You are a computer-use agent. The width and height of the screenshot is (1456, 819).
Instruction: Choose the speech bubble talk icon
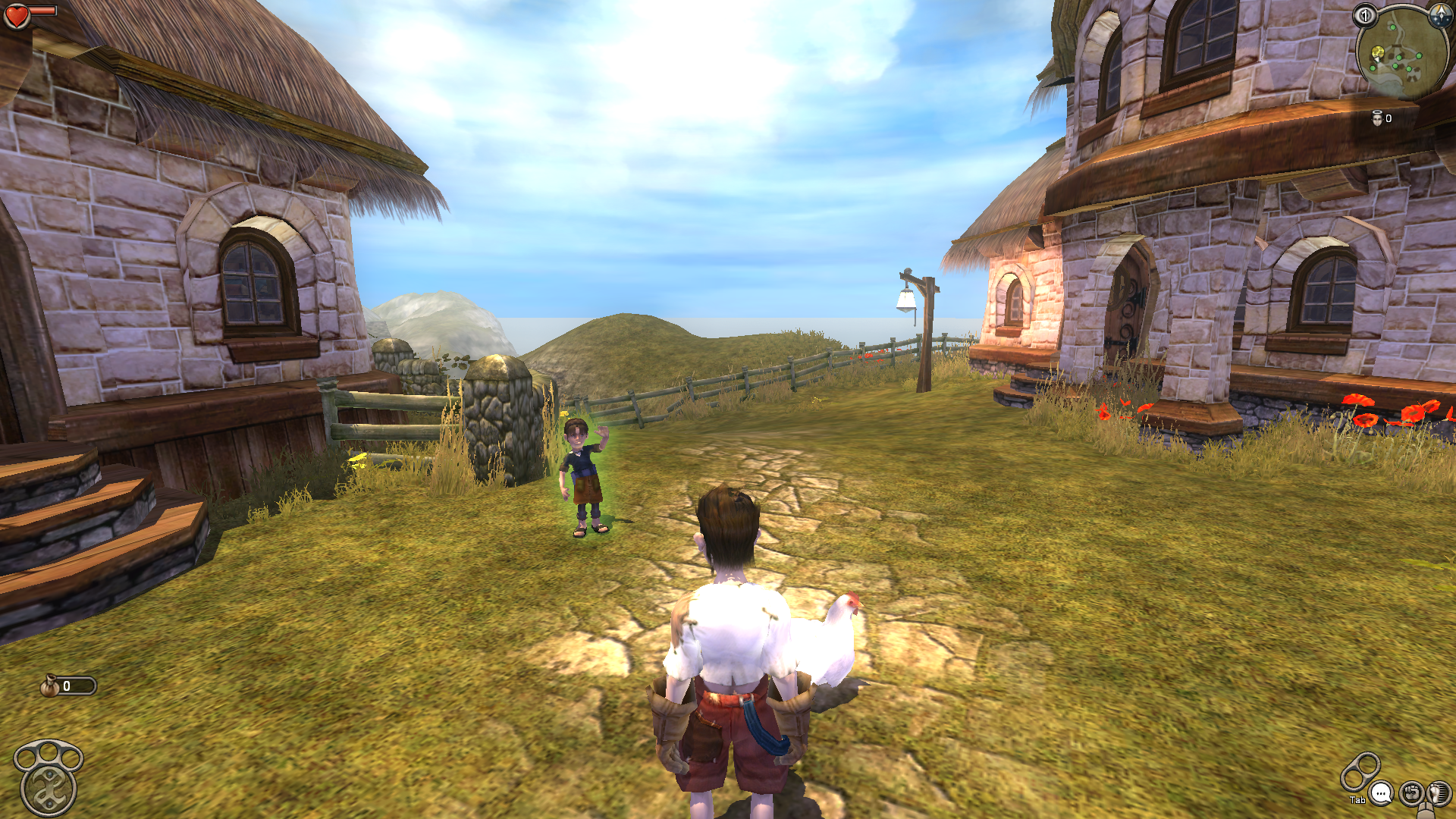1382,794
